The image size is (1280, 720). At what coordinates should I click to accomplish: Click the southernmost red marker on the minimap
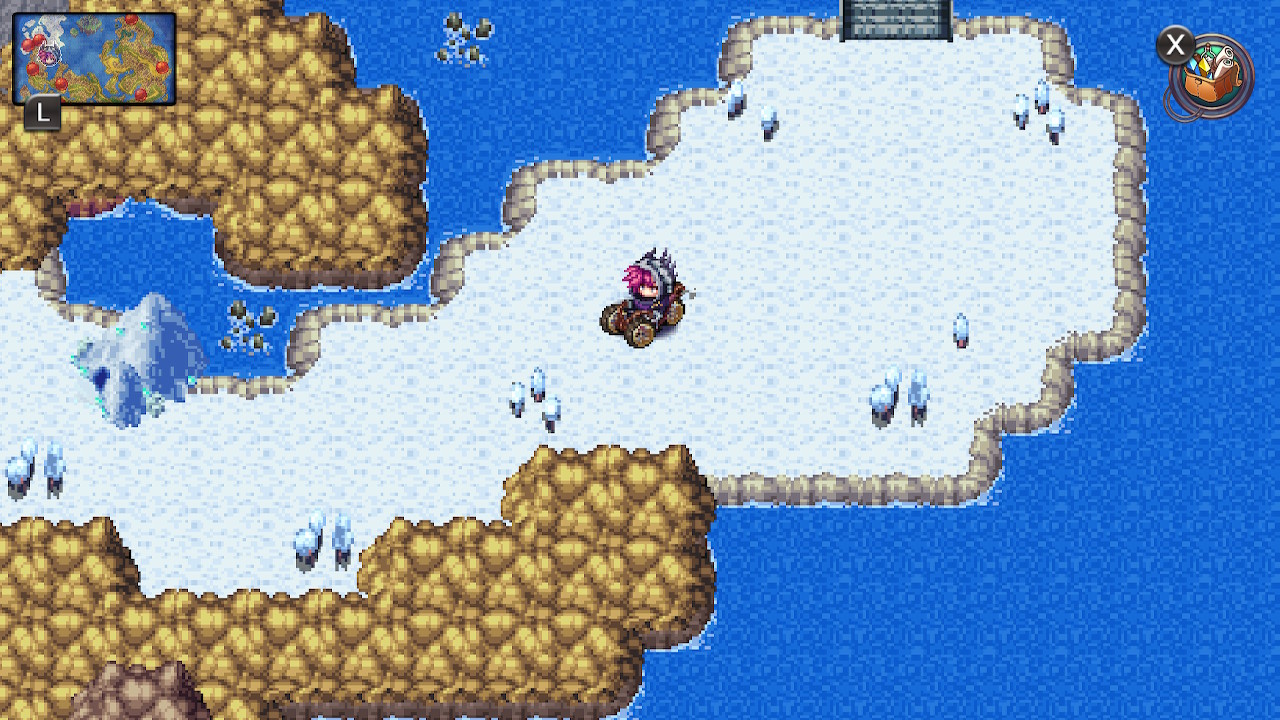point(141,93)
